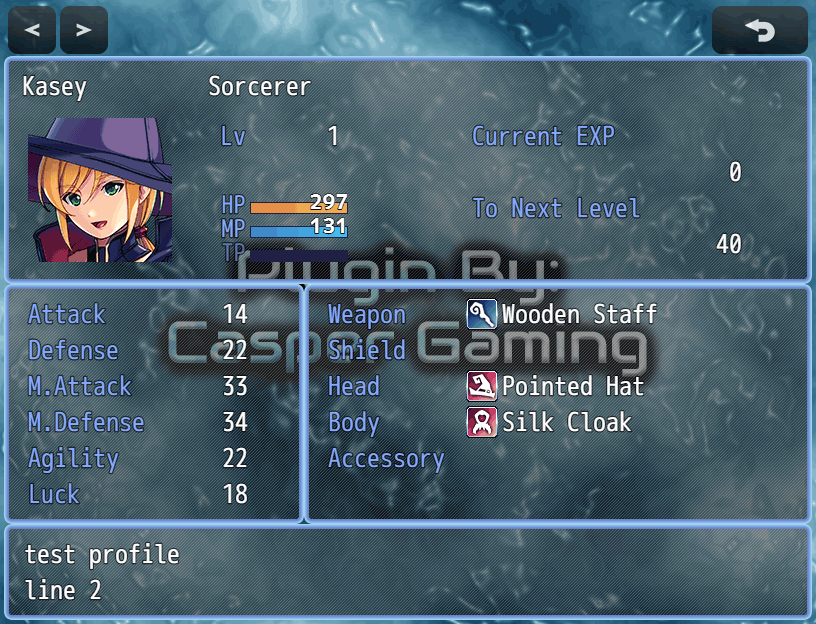Switch to the next character
Screen dimensions: 816x624
coord(84,30)
